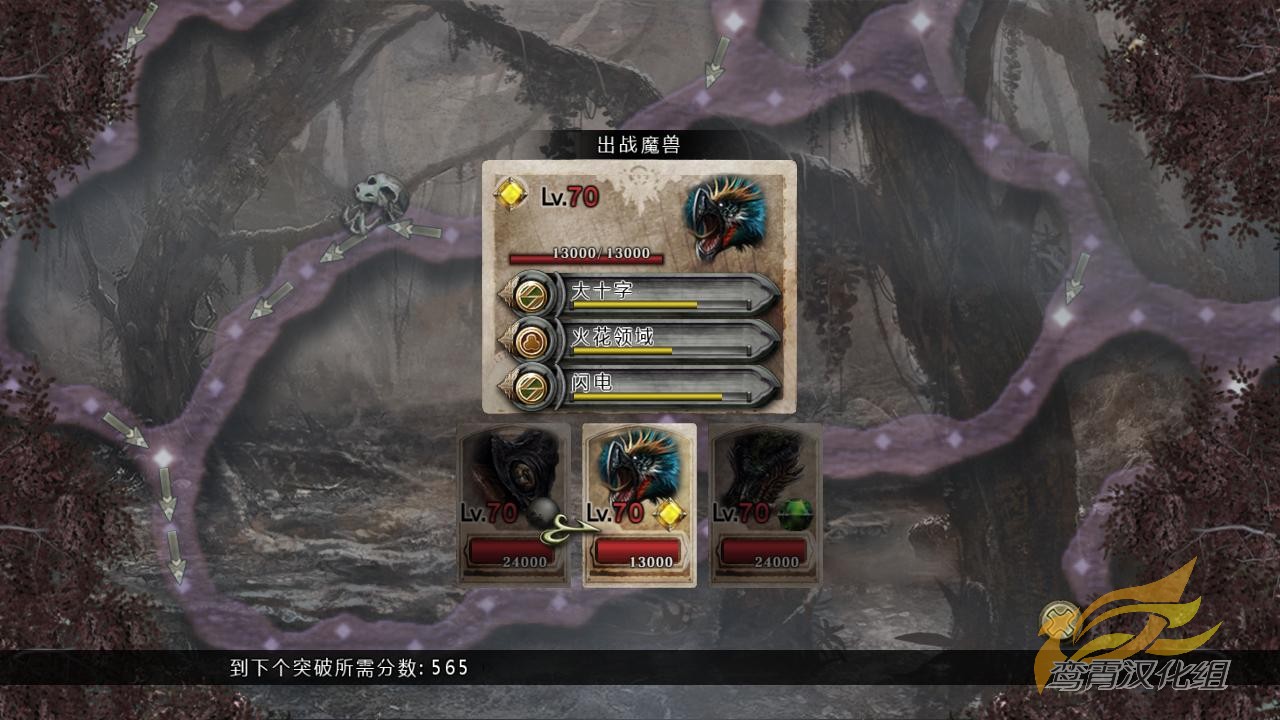
Task: Select the left Lv.70 monster with 24000 HP
Action: tap(513, 505)
